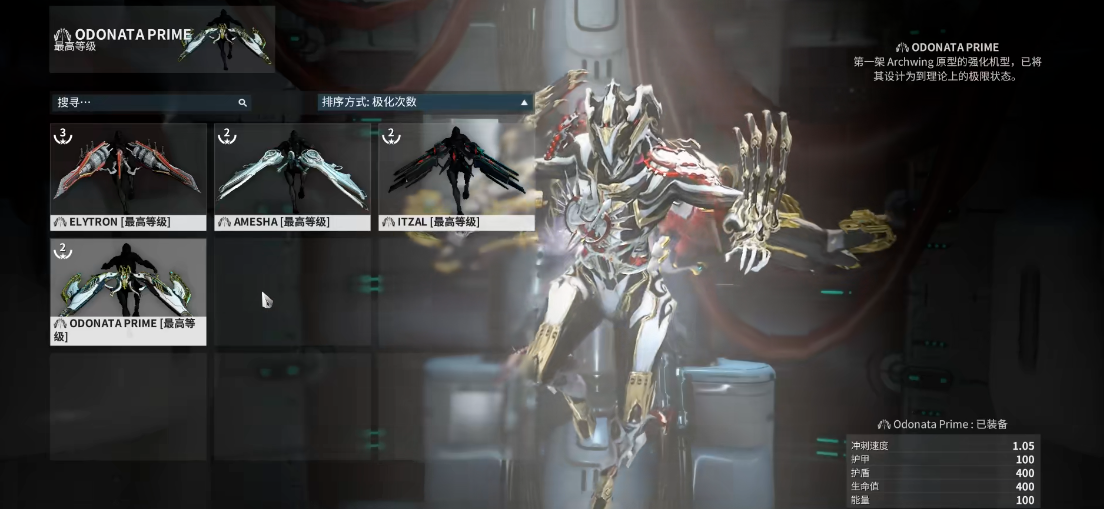Viewport: 1104px width, 509px height.
Task: Choose the Amesha archwing tile
Action: [292, 176]
